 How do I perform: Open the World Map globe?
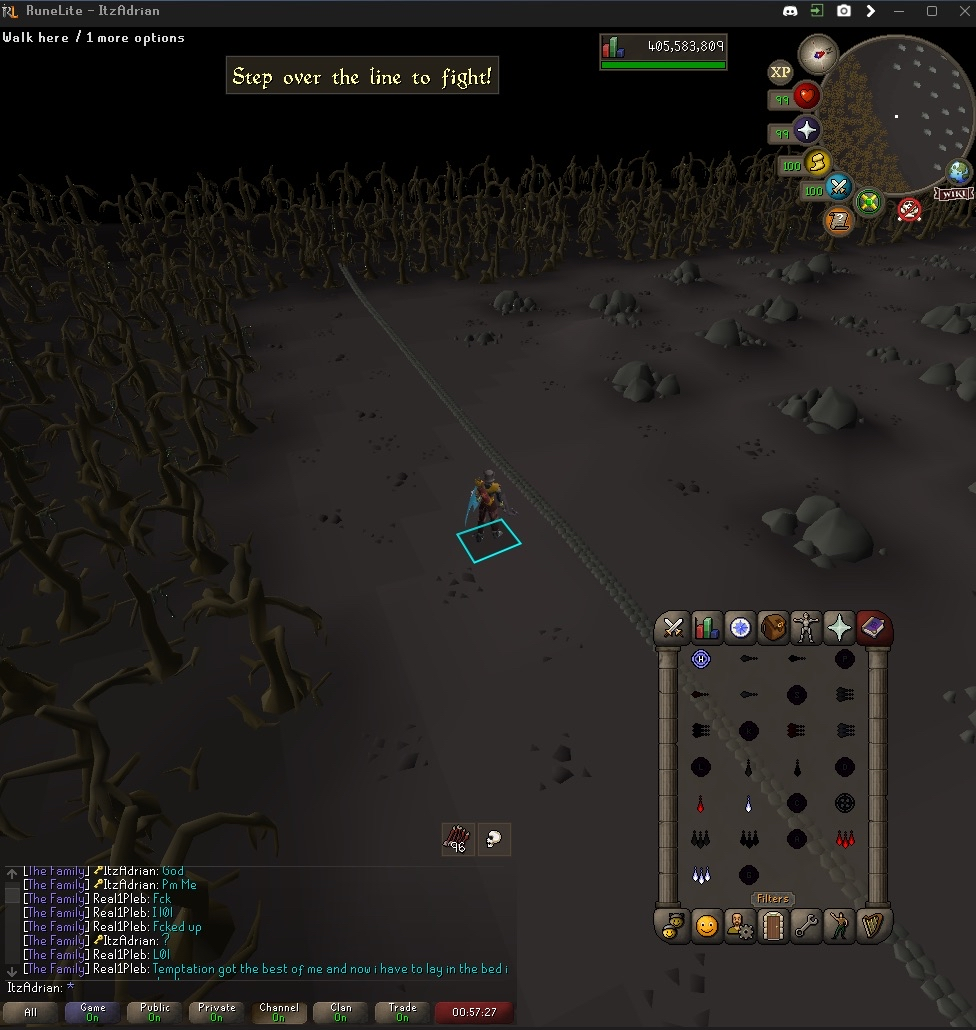coord(959,171)
